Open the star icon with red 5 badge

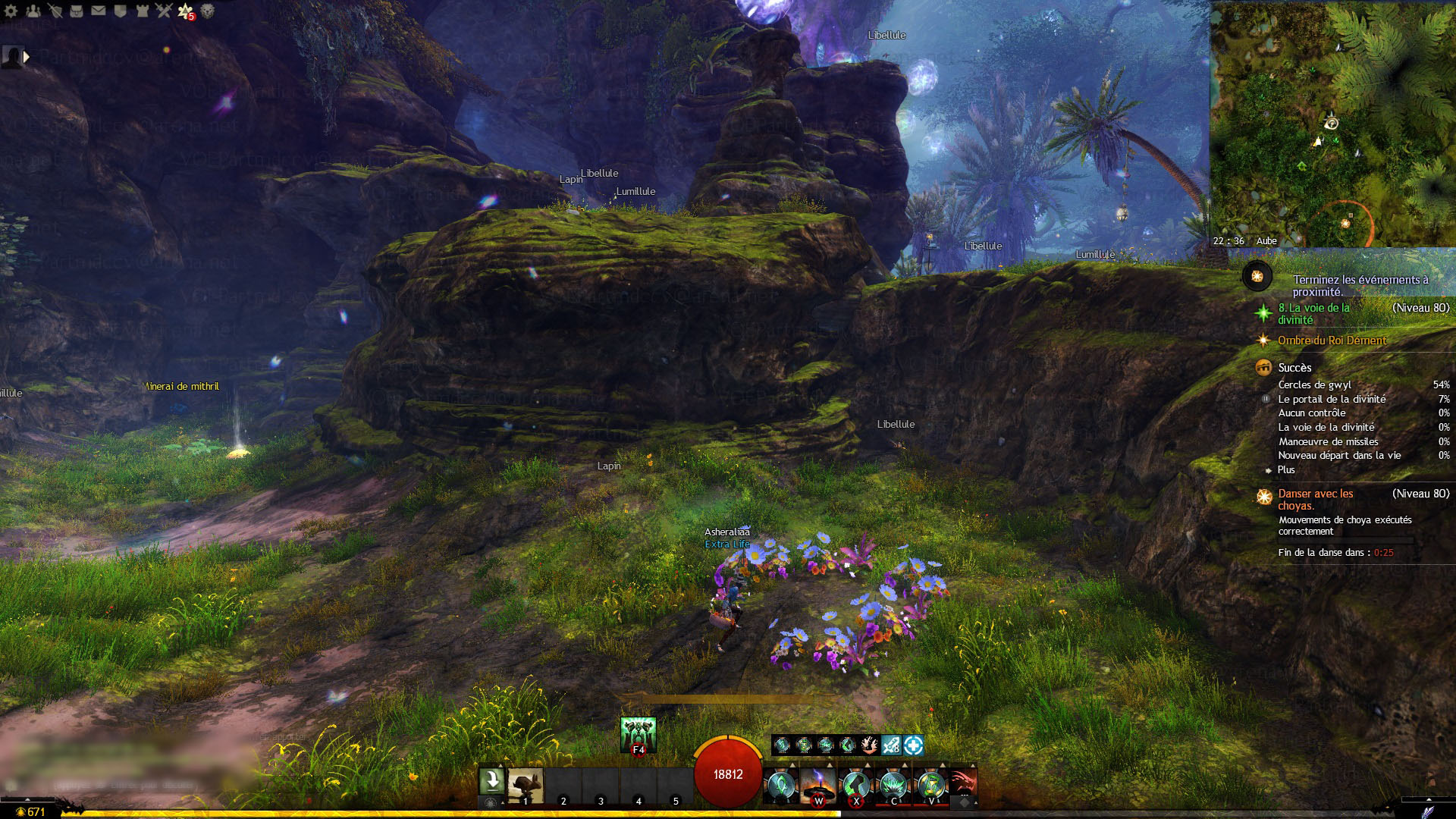click(186, 11)
